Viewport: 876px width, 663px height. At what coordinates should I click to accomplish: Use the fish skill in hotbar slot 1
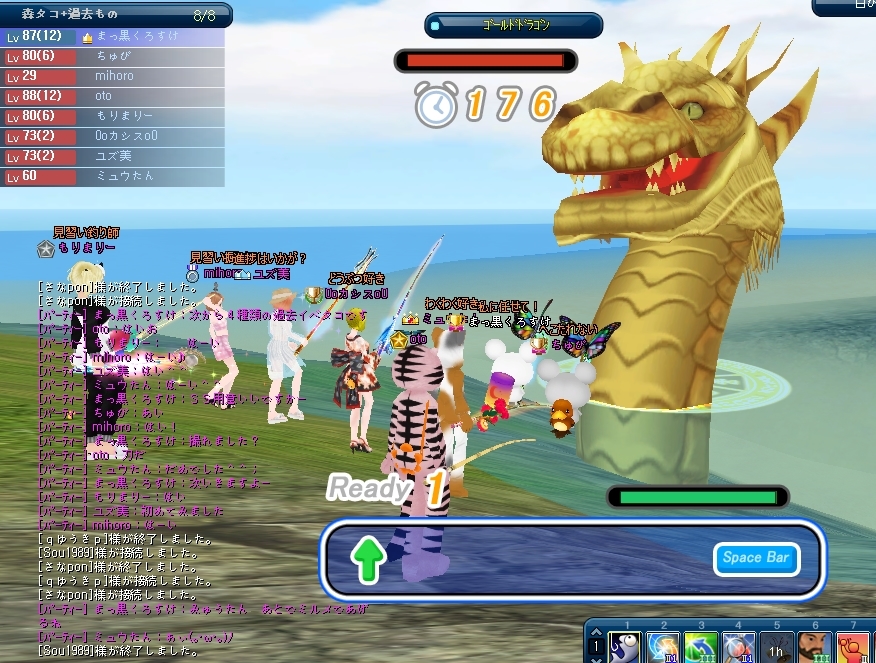click(x=625, y=647)
